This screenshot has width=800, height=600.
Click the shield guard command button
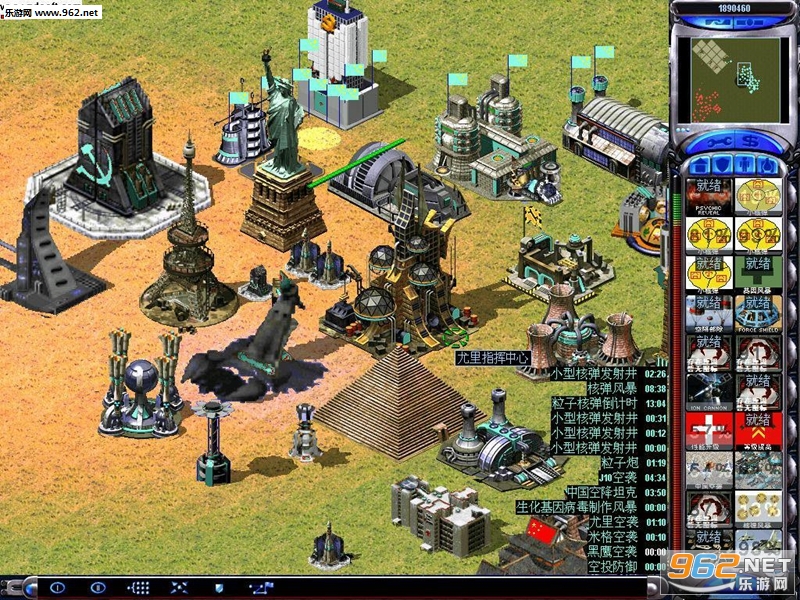(220, 588)
